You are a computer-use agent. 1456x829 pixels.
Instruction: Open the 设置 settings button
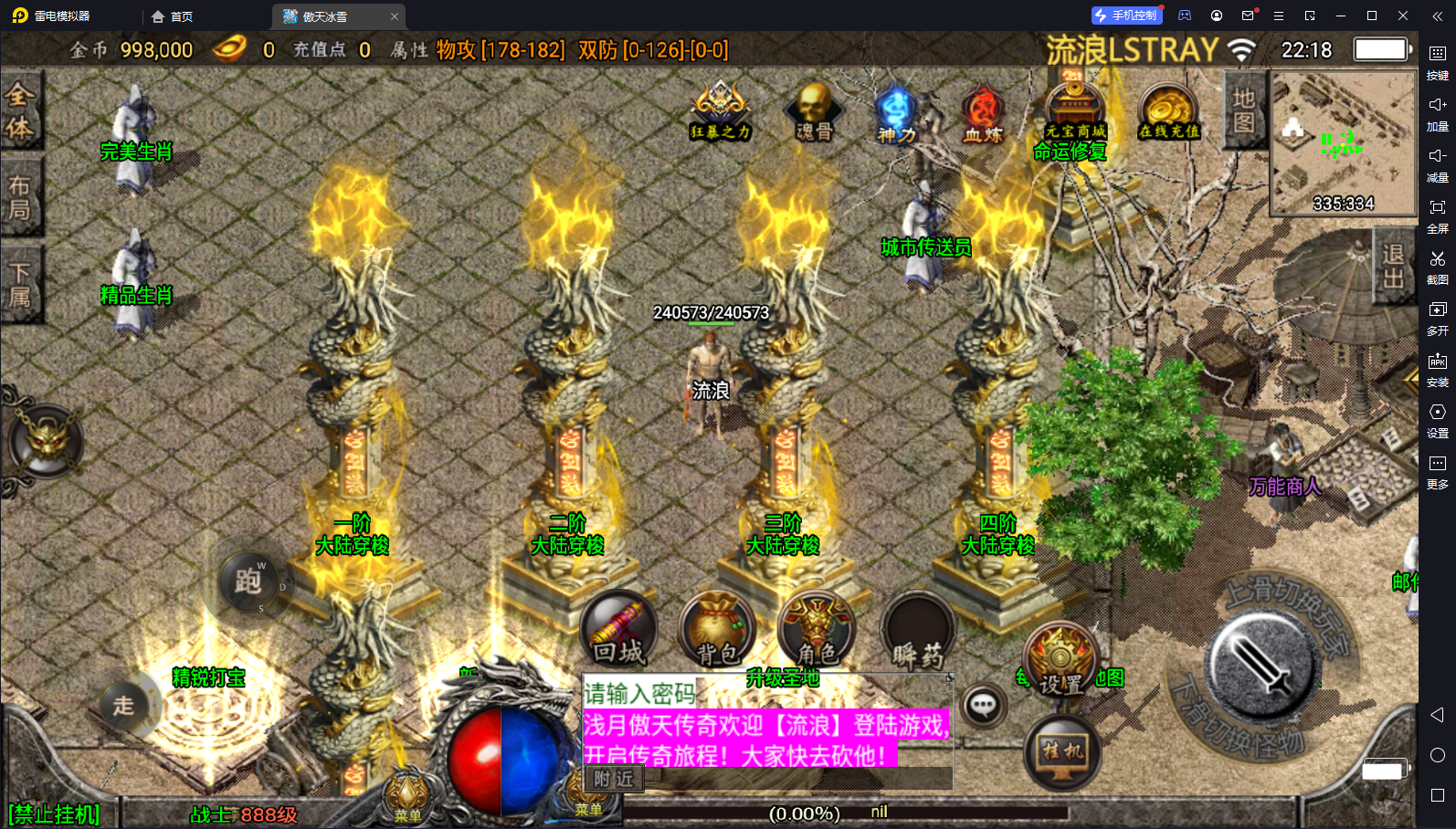(1060, 659)
